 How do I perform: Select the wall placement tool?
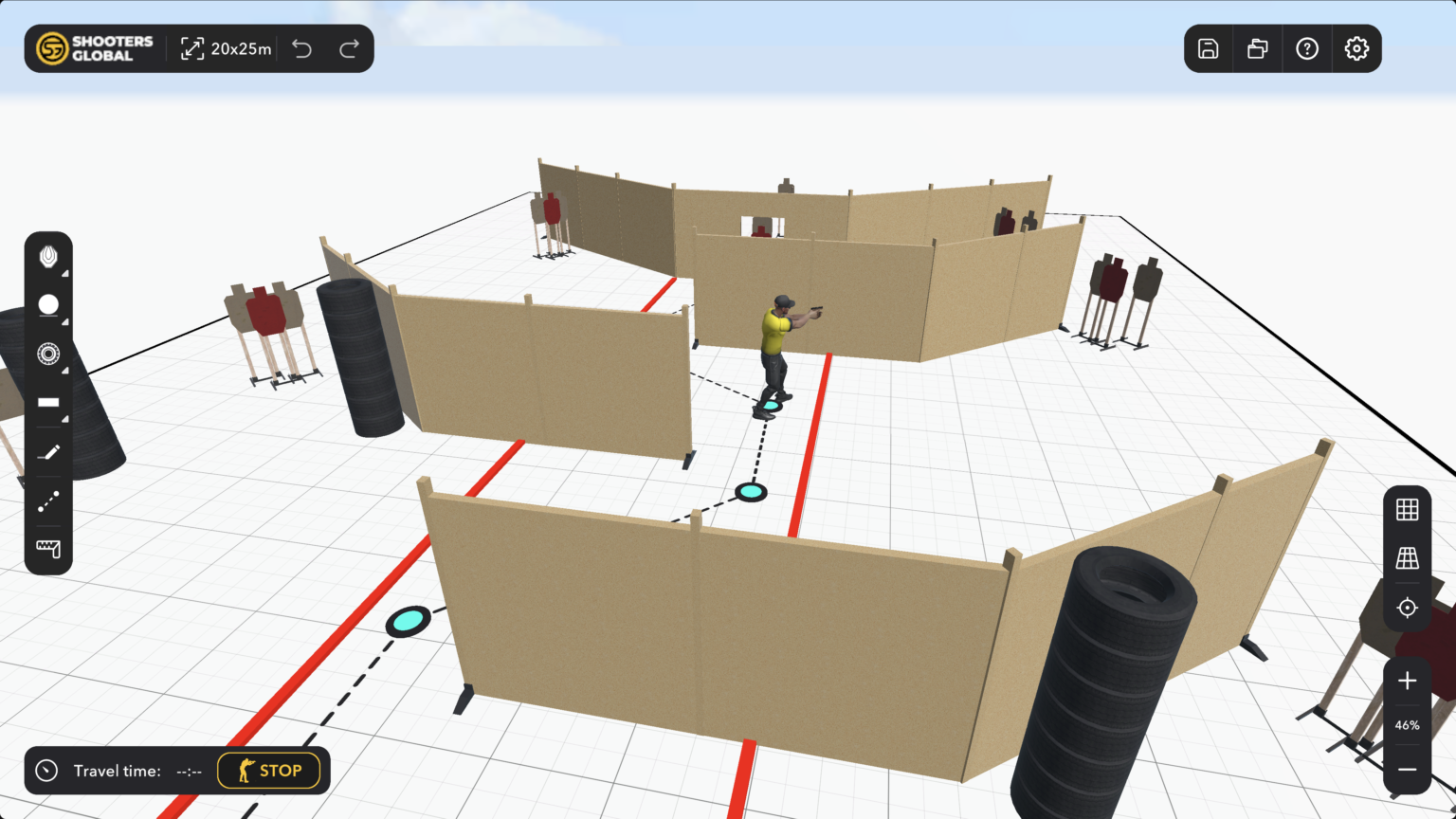48,402
